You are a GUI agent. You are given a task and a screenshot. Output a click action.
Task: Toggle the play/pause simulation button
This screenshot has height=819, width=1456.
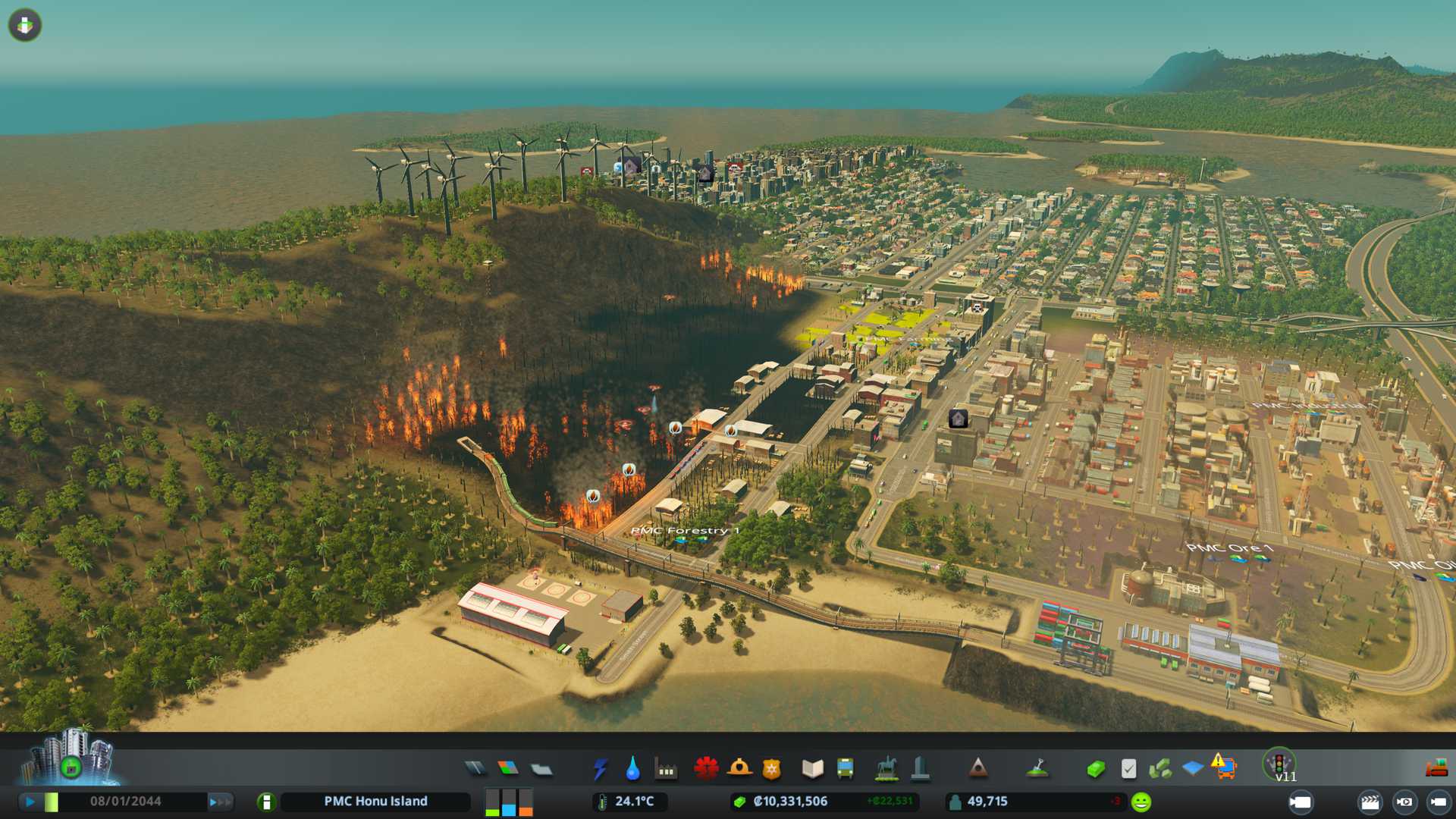tap(30, 802)
